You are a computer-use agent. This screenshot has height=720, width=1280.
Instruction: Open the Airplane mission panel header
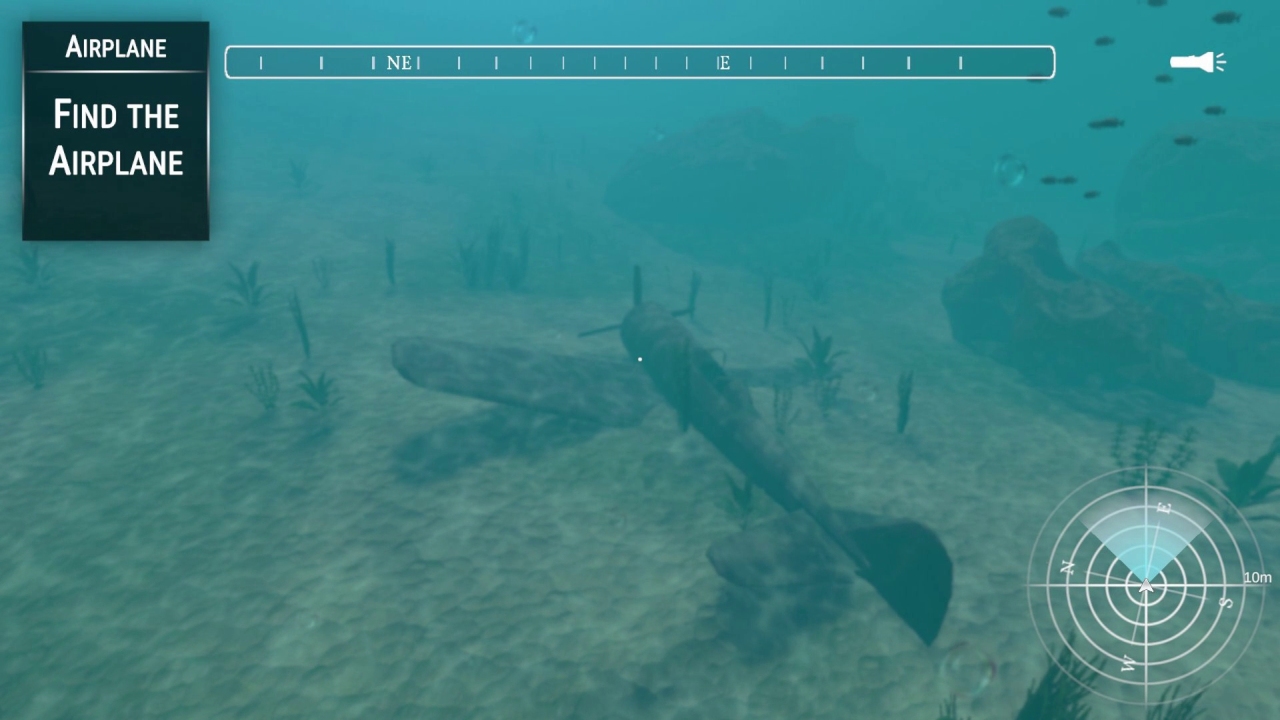click(x=115, y=46)
